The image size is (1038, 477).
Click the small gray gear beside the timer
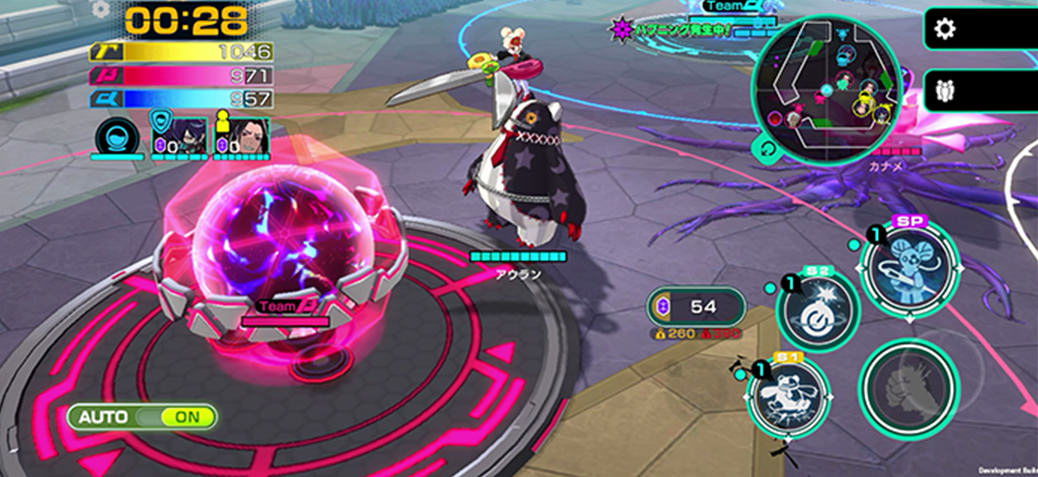(x=100, y=9)
